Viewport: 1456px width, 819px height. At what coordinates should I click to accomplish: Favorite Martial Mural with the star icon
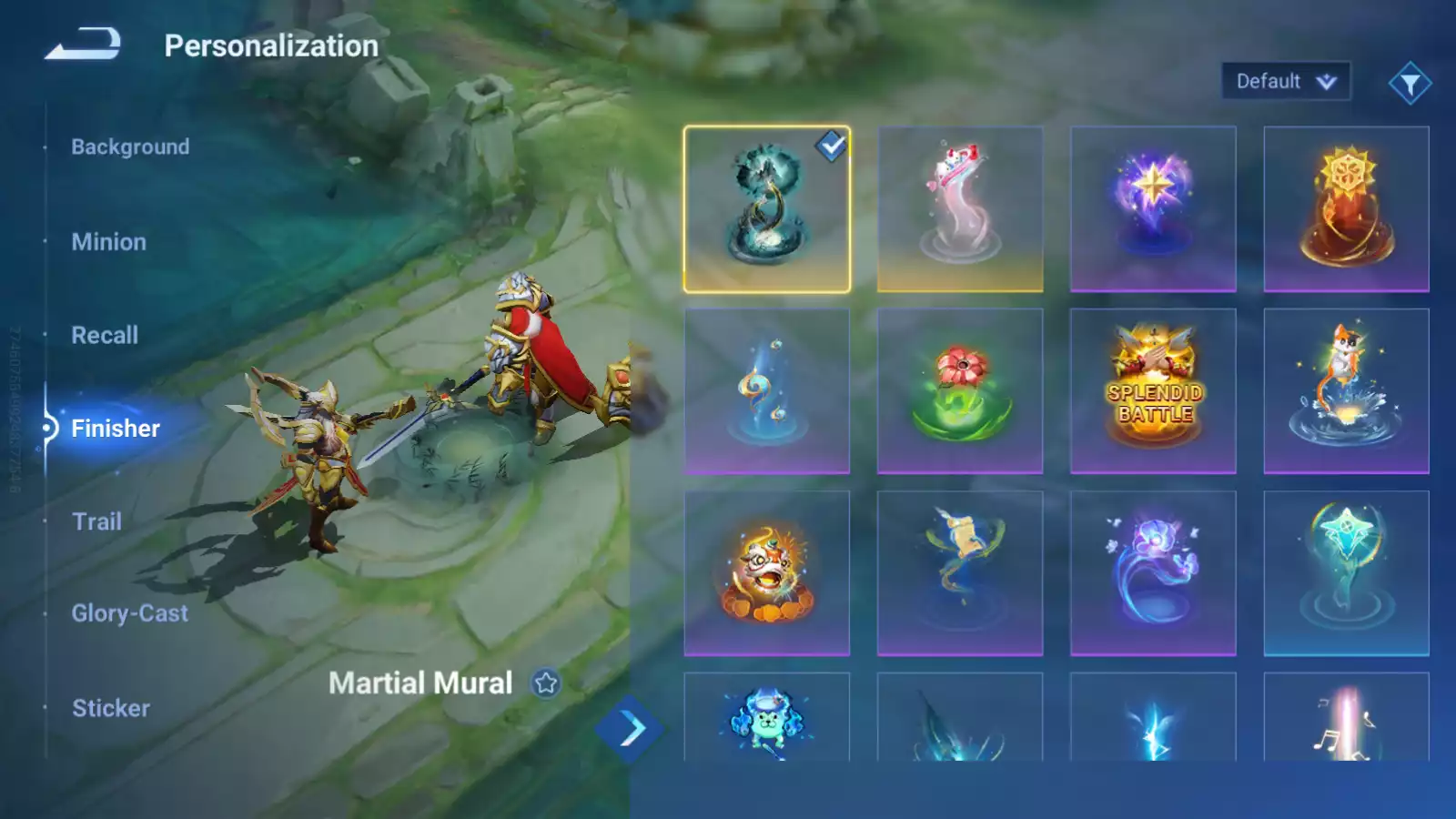pos(546,682)
